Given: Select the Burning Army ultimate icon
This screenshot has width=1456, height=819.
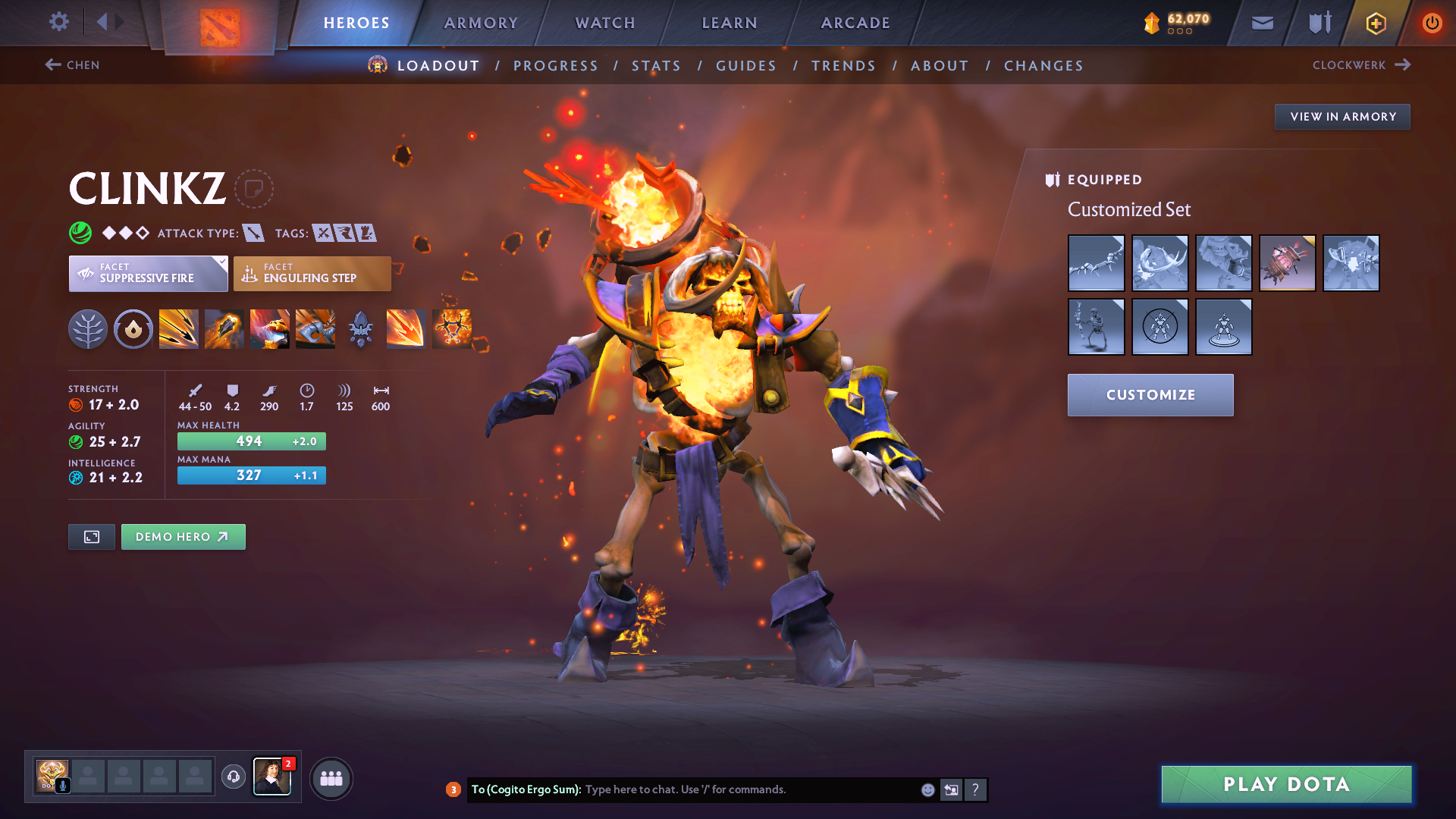Looking at the screenshot, I should coord(451,328).
